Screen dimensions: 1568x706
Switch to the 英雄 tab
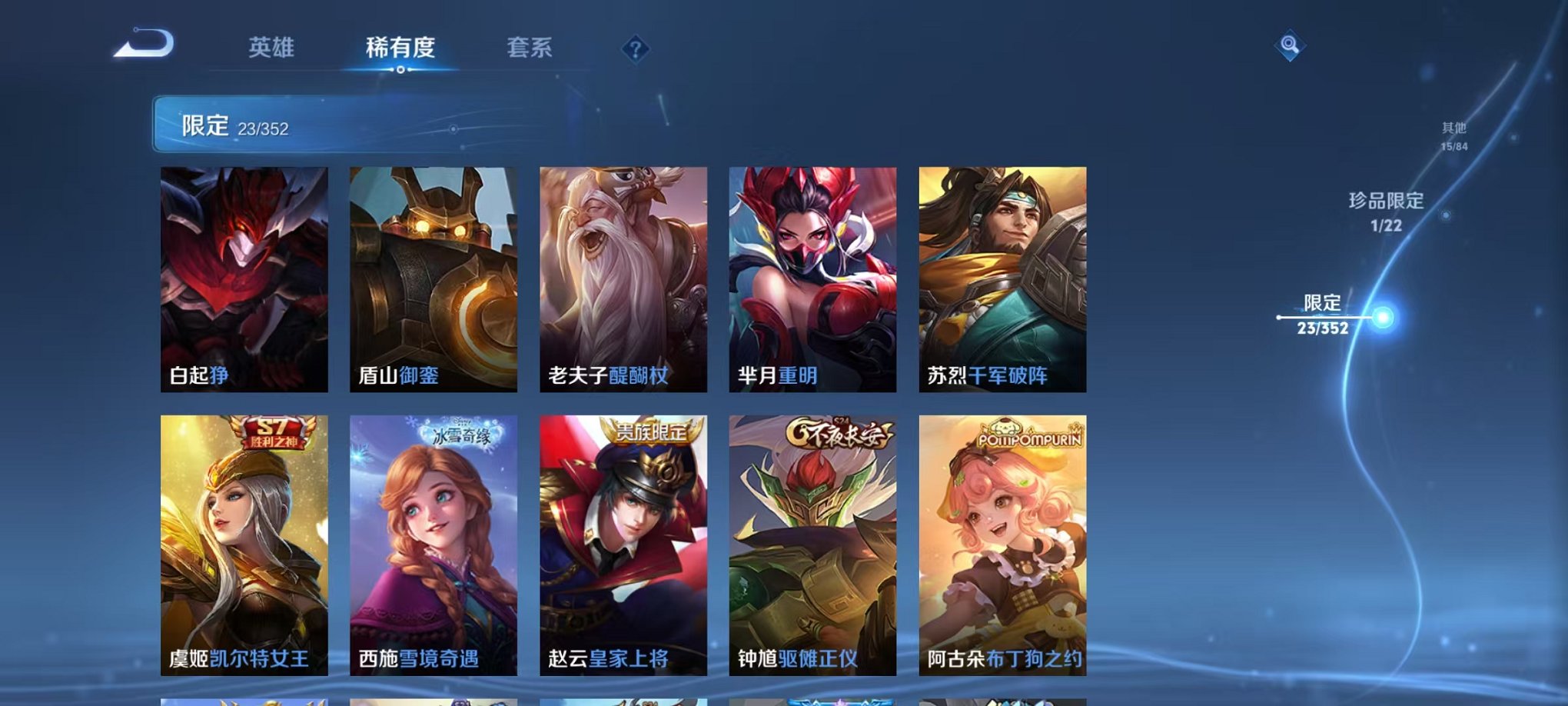[273, 48]
